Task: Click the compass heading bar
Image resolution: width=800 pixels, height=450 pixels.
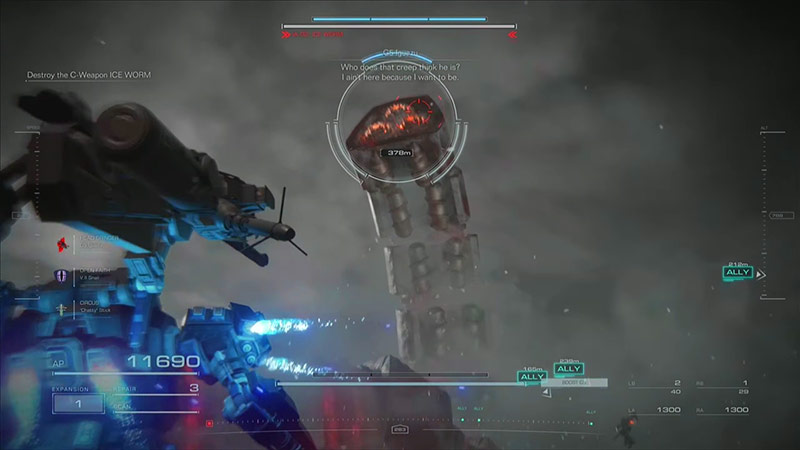Action: pos(400,428)
